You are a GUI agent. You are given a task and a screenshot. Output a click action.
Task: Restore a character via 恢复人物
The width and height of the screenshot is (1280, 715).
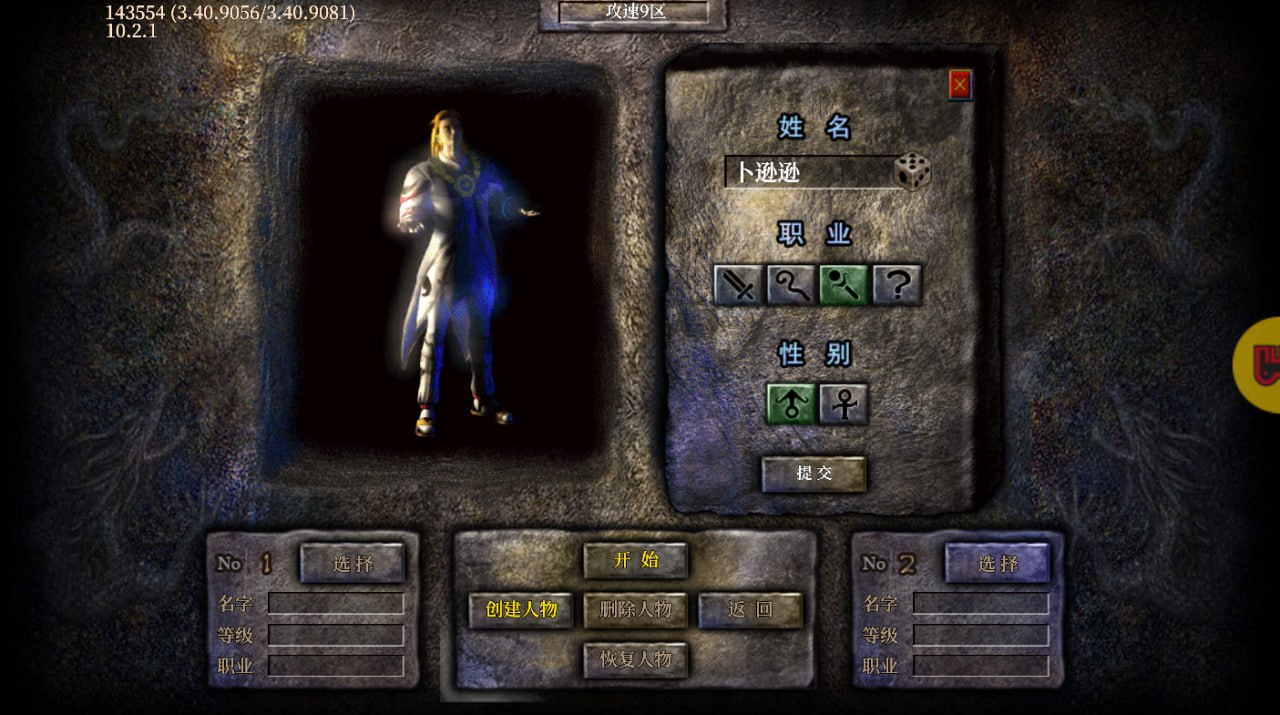[636, 660]
